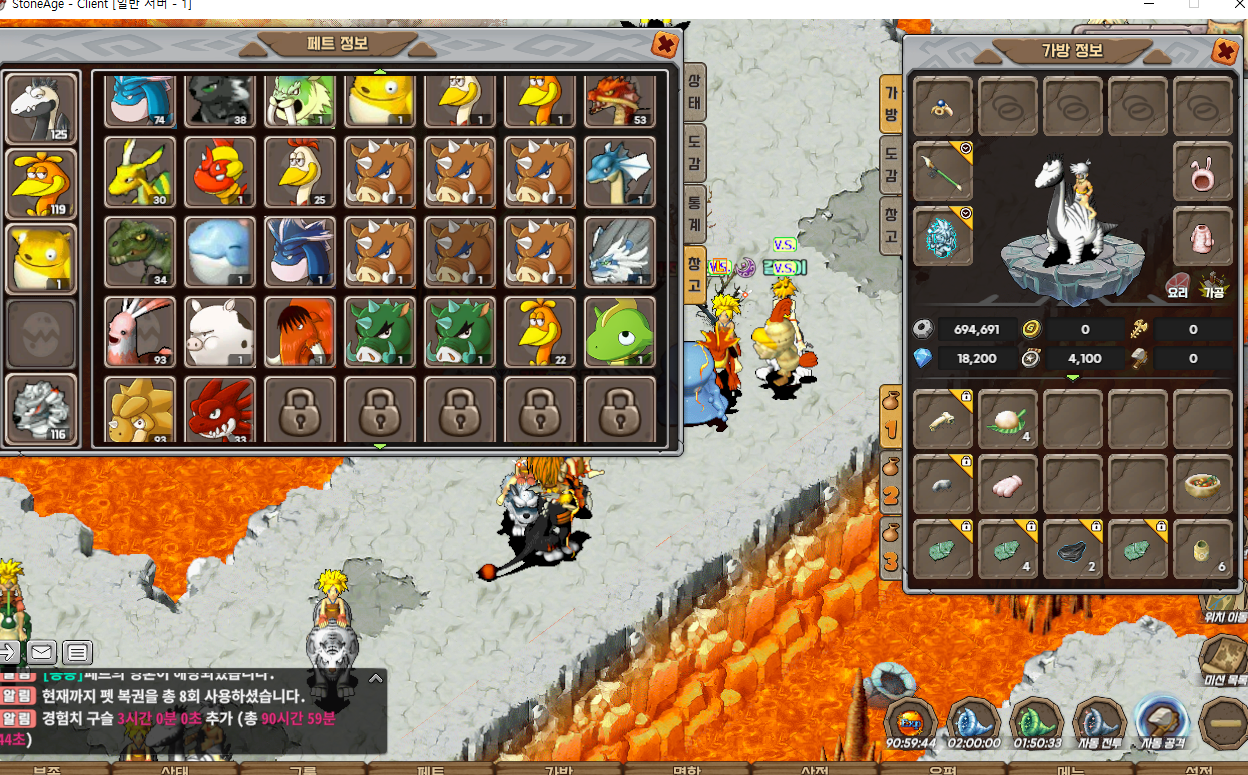
Task: Select the stew bowl item in bag
Action: (1202, 484)
